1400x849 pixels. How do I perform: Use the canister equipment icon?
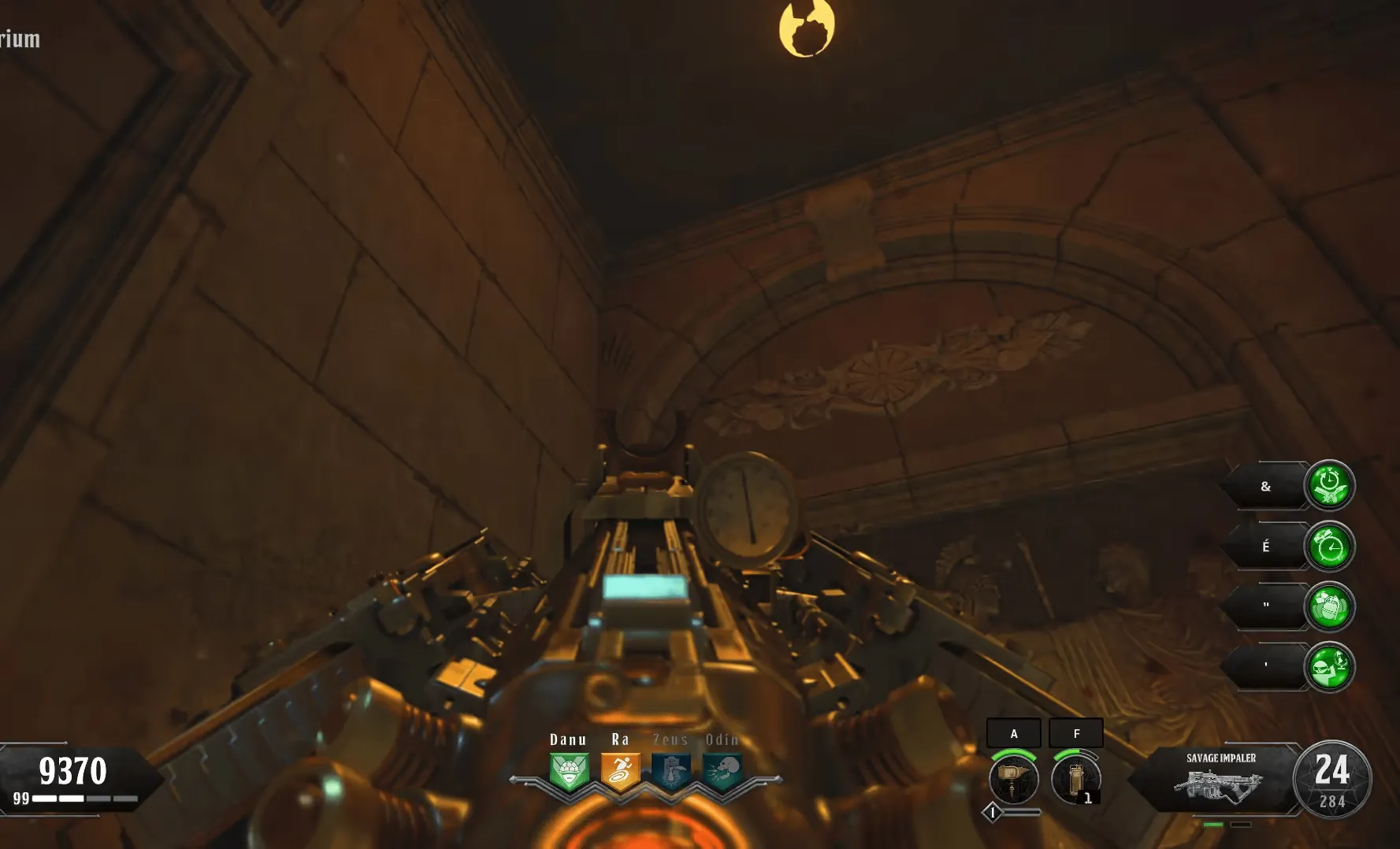coord(1075,779)
